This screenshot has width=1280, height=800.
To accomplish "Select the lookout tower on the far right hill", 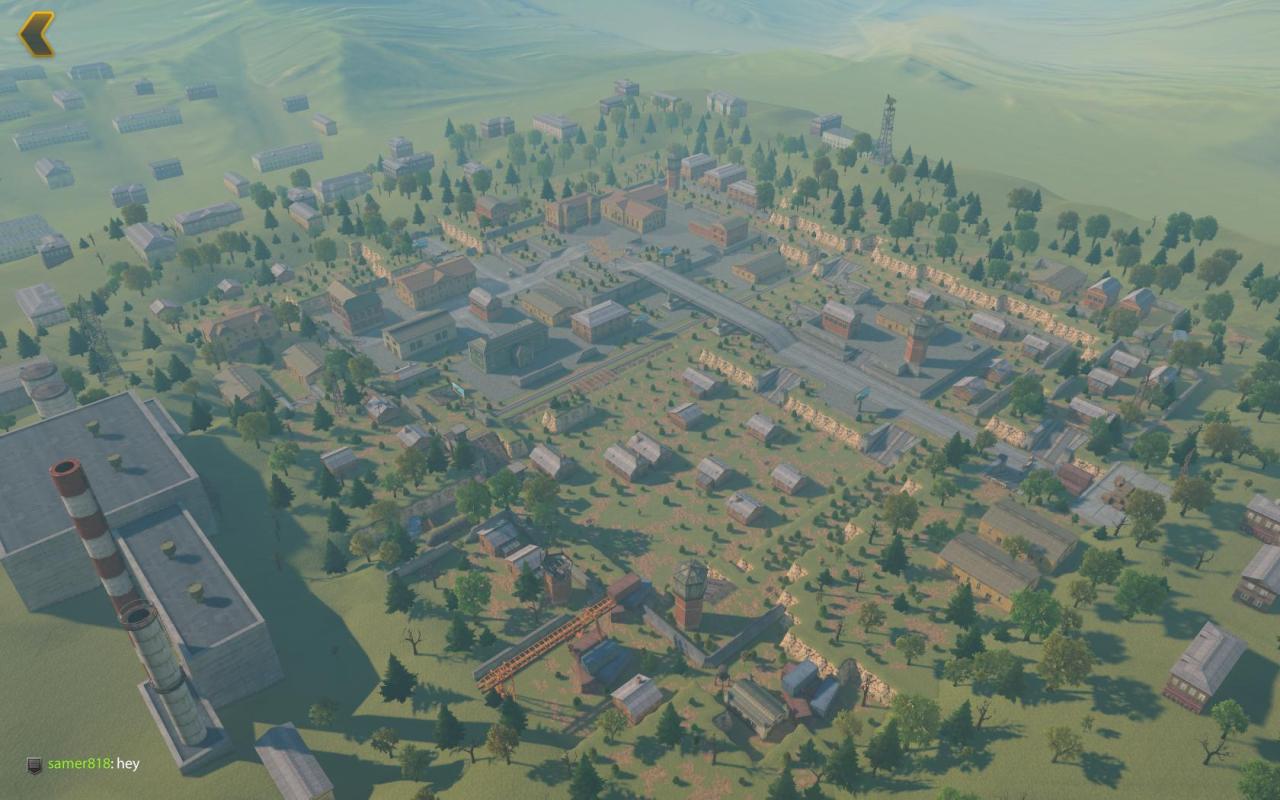I will click(x=888, y=125).
